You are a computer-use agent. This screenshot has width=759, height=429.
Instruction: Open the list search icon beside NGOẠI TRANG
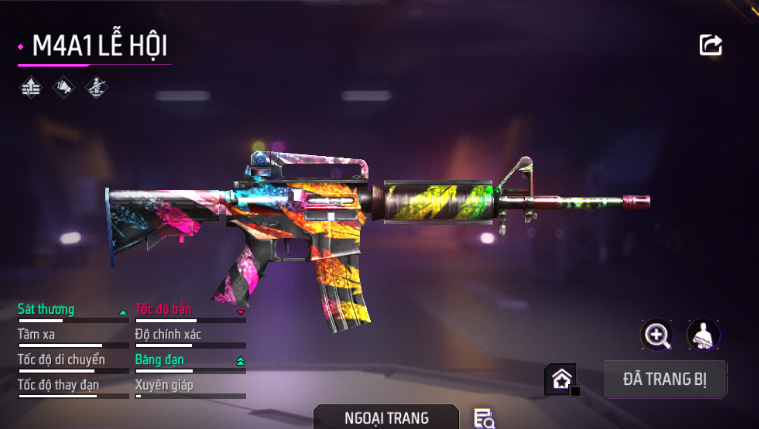485,419
